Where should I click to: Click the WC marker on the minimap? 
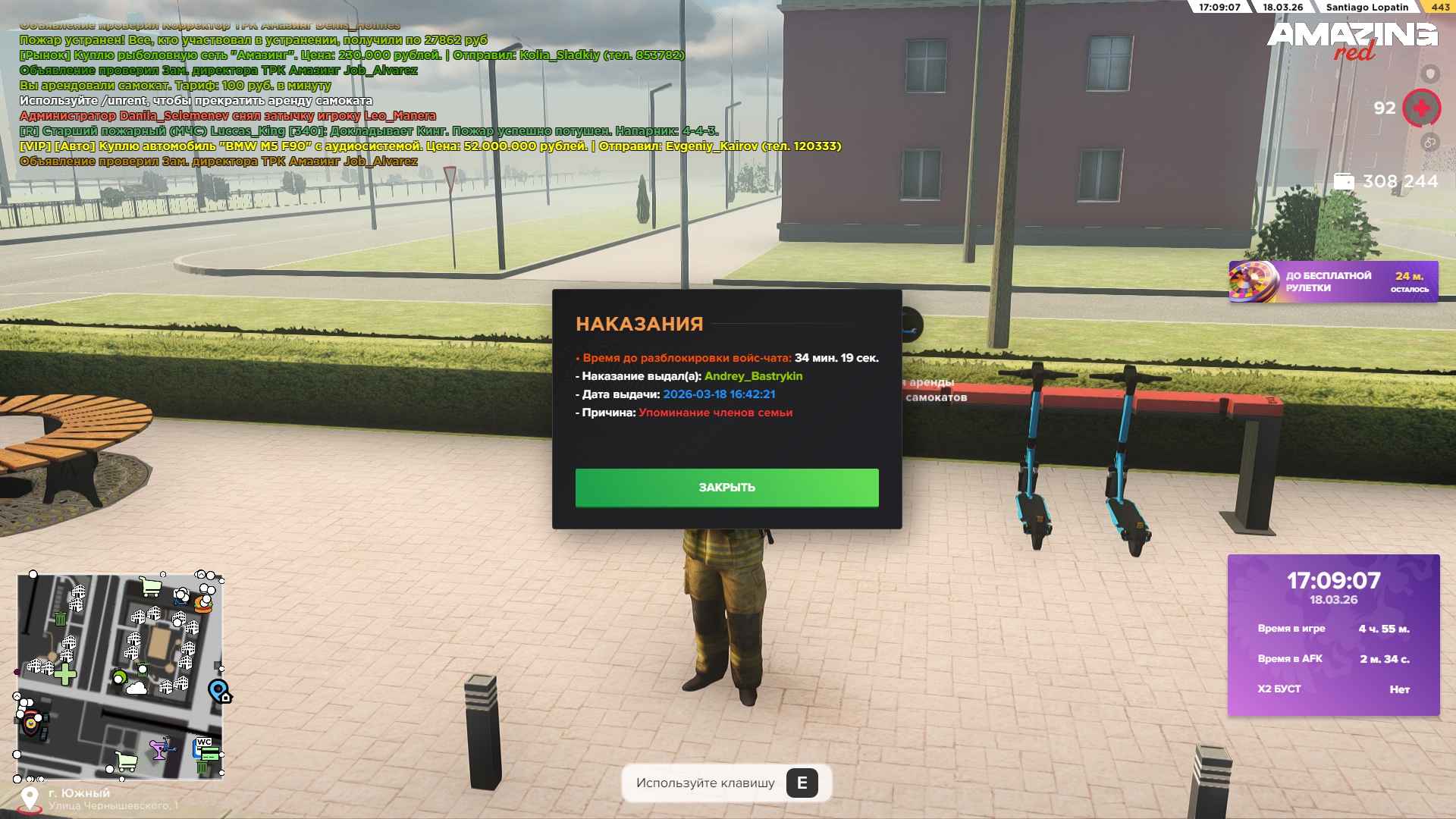point(204,743)
